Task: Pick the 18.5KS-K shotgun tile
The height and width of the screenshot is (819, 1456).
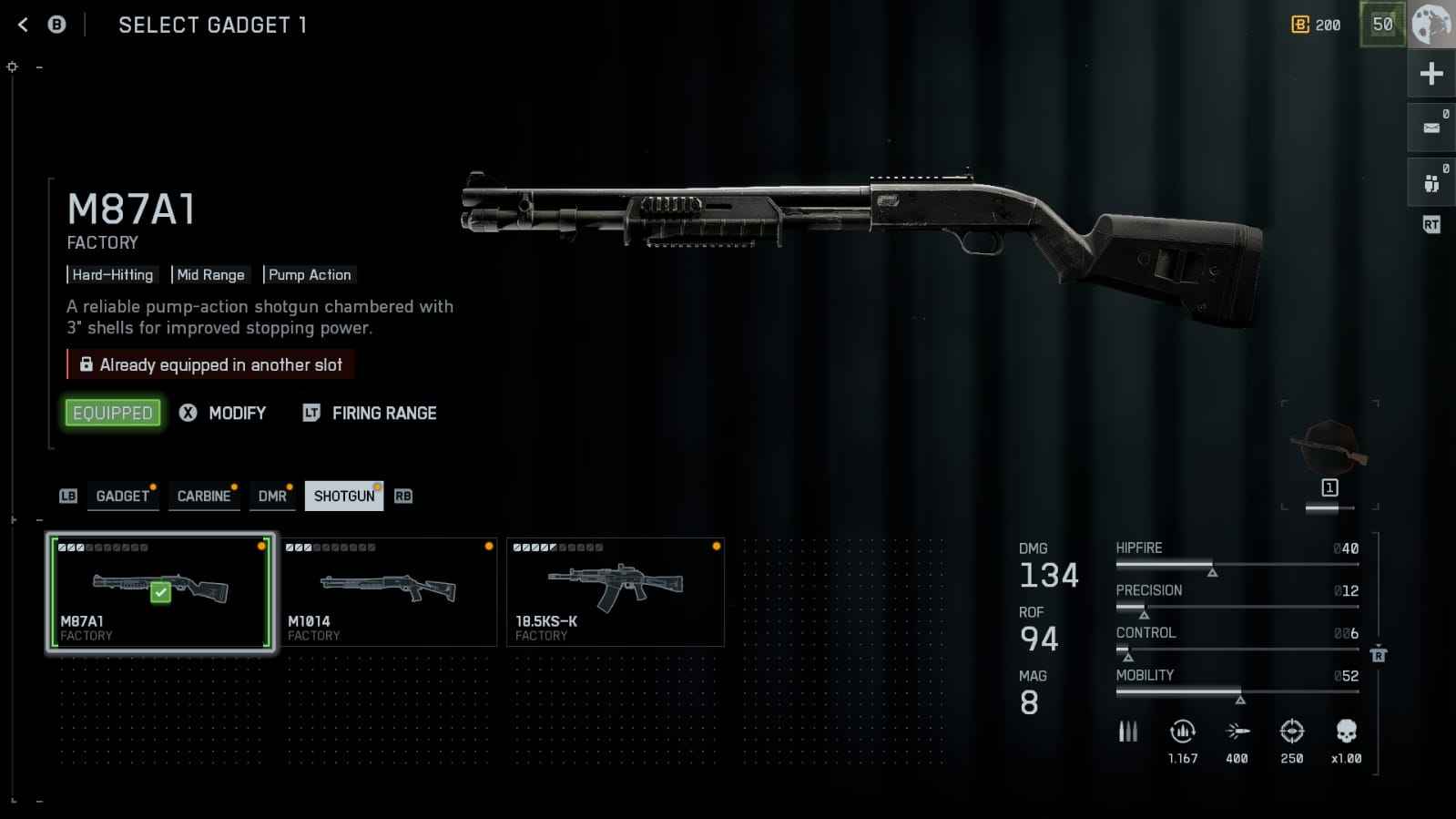Action: [616, 592]
